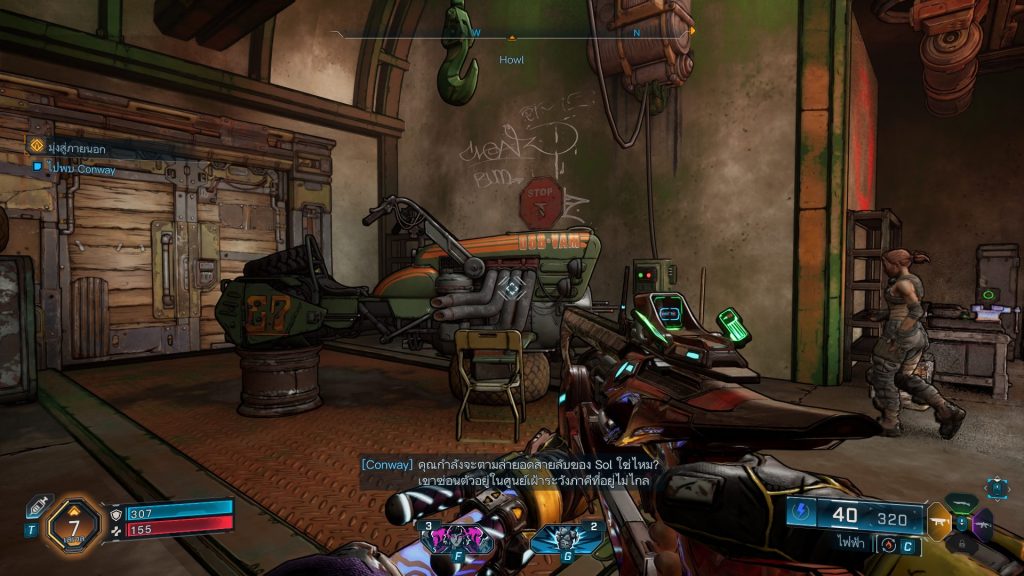This screenshot has width=1024, height=576.
Task: Click the level 7 character badge
Action: (x=74, y=520)
